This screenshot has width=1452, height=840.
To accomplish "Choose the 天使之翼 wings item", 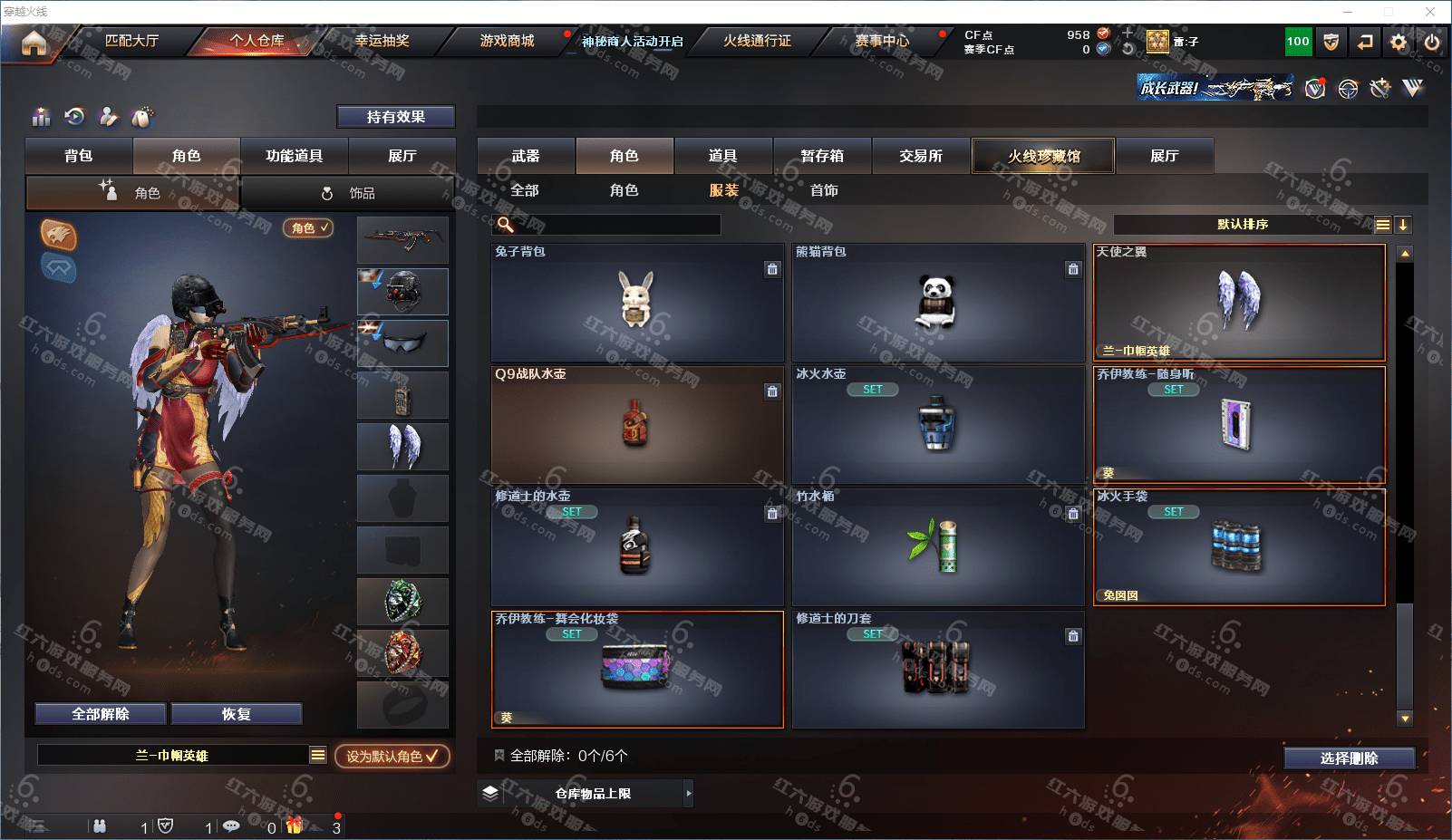I will pos(1238,303).
